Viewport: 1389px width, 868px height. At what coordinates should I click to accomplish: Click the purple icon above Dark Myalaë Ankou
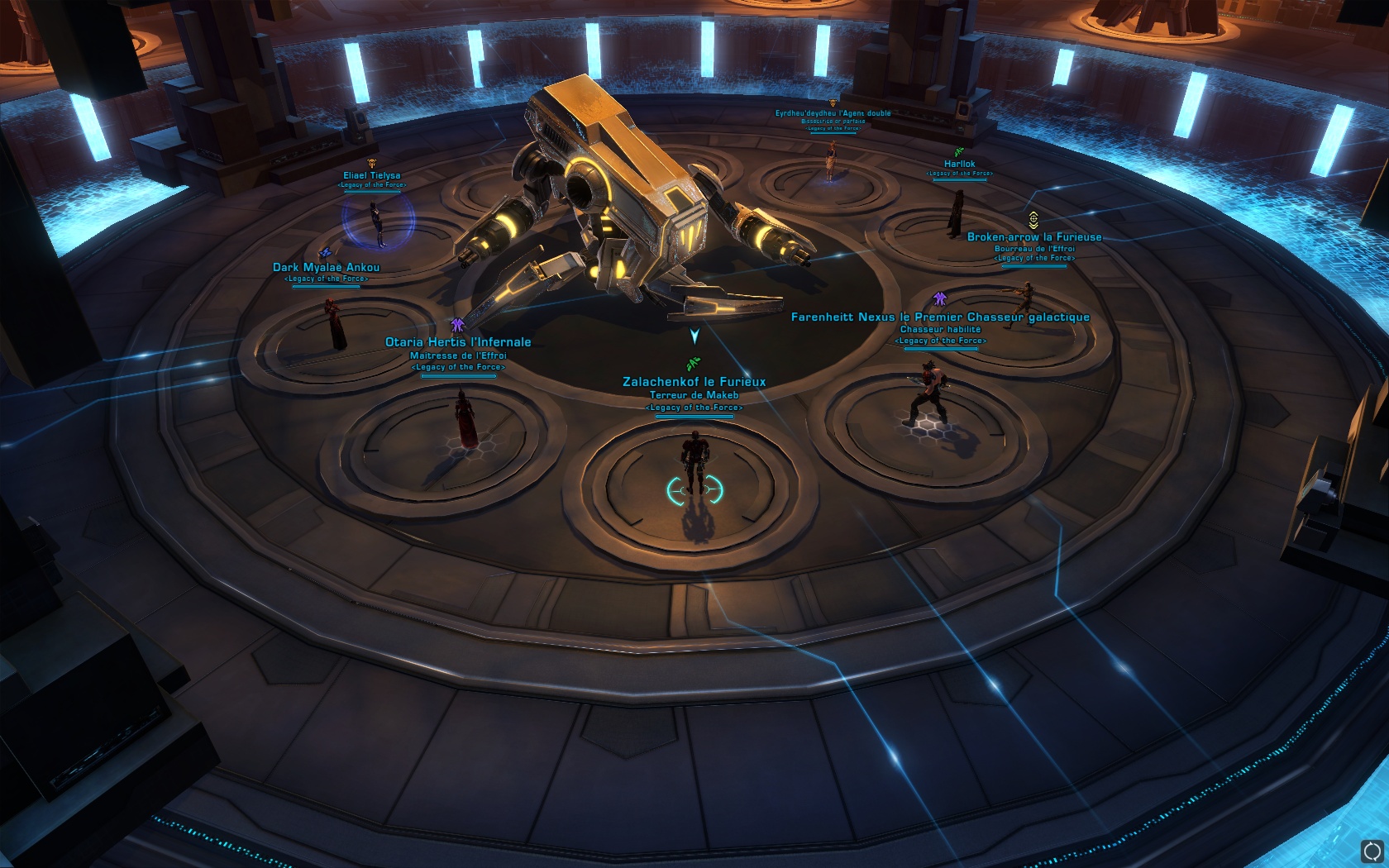pos(326,252)
